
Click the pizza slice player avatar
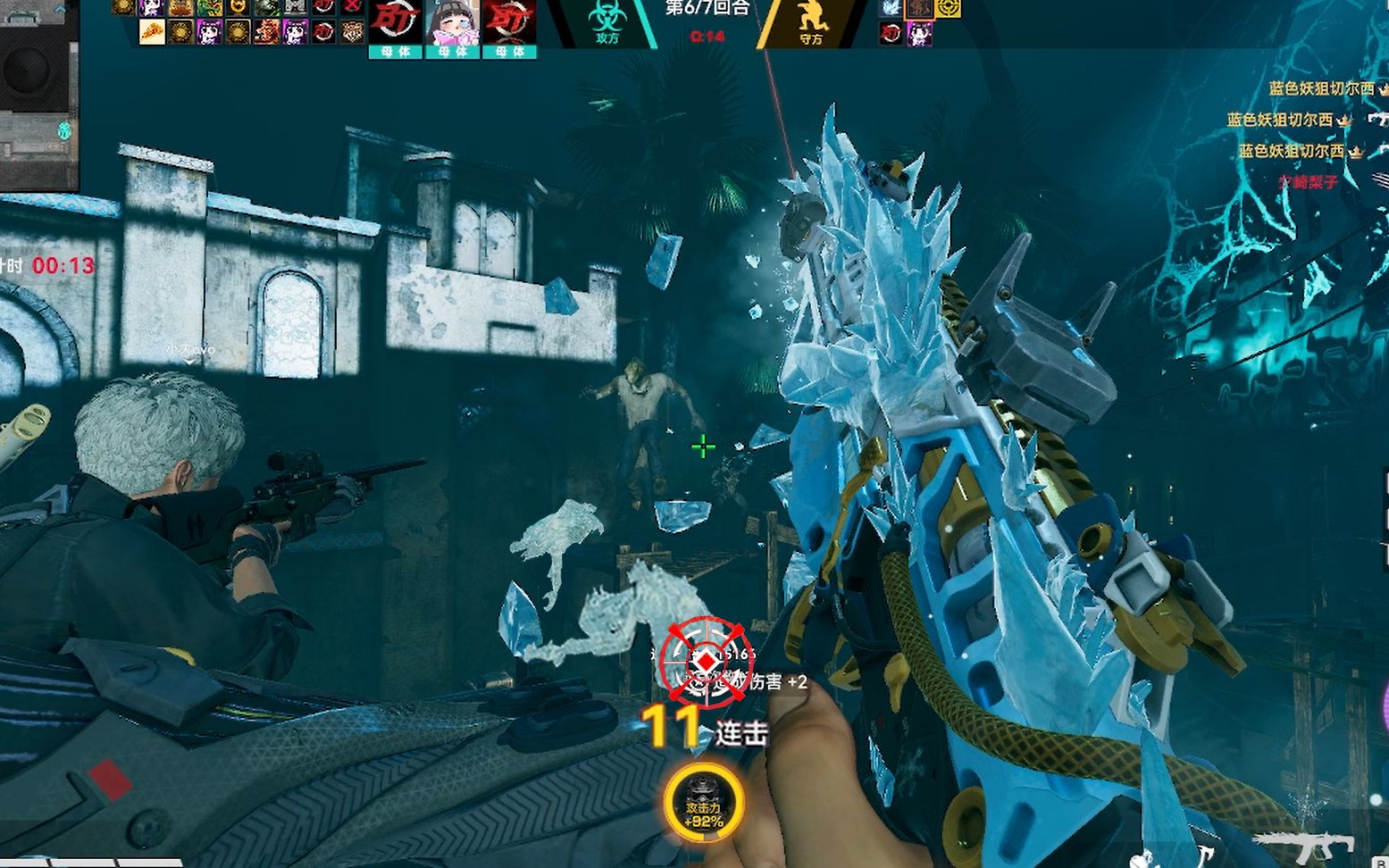152,33
